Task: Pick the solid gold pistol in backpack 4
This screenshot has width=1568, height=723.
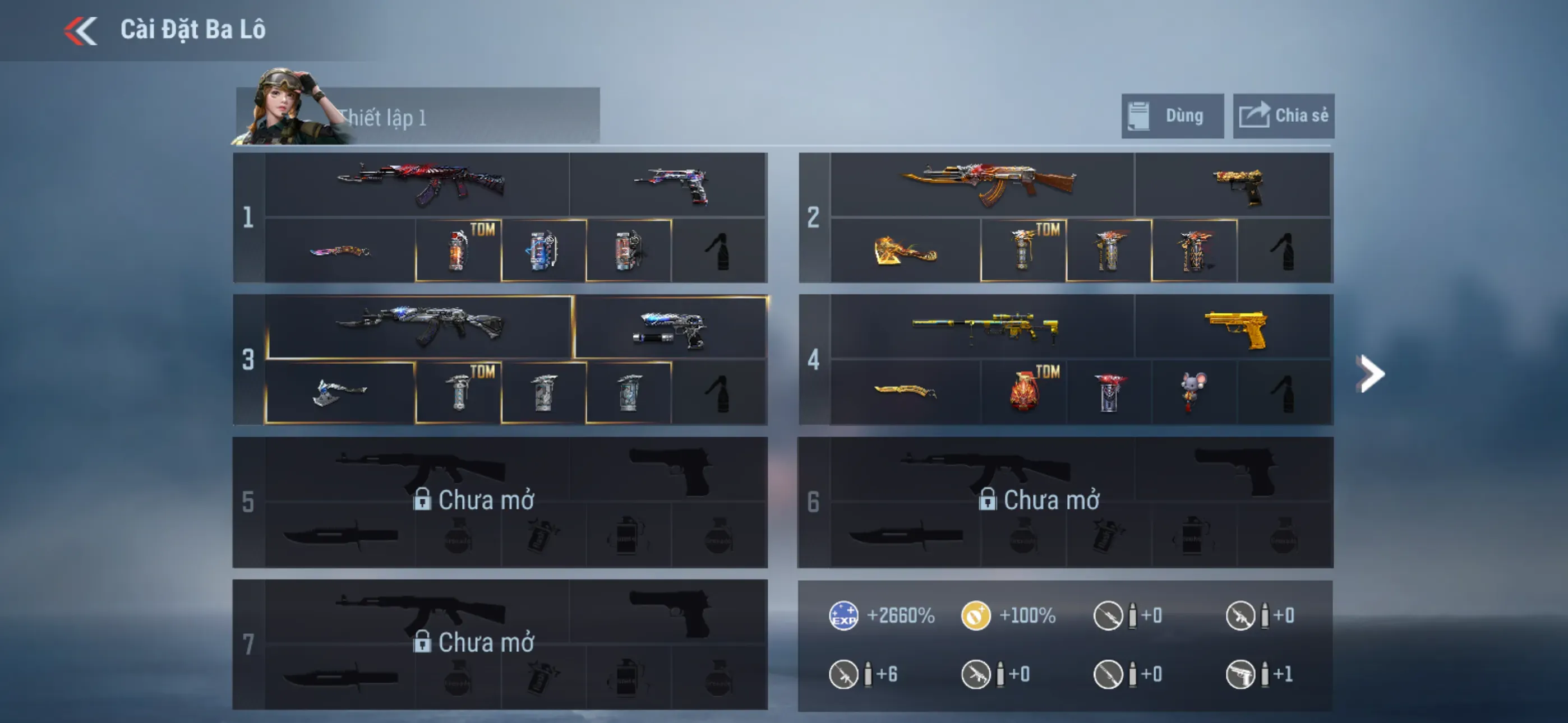Action: (1235, 328)
